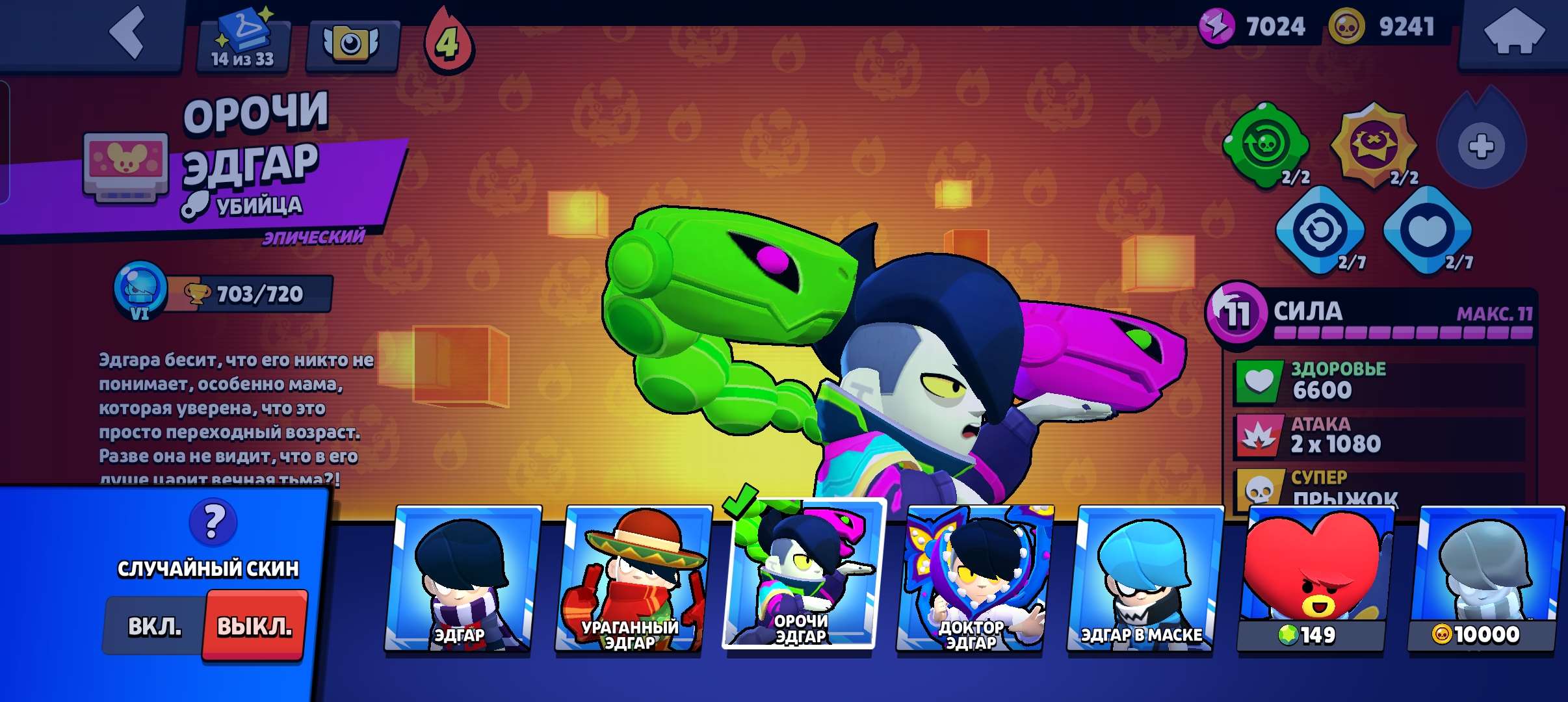Open the catalog showing 14 из 33

(x=244, y=39)
